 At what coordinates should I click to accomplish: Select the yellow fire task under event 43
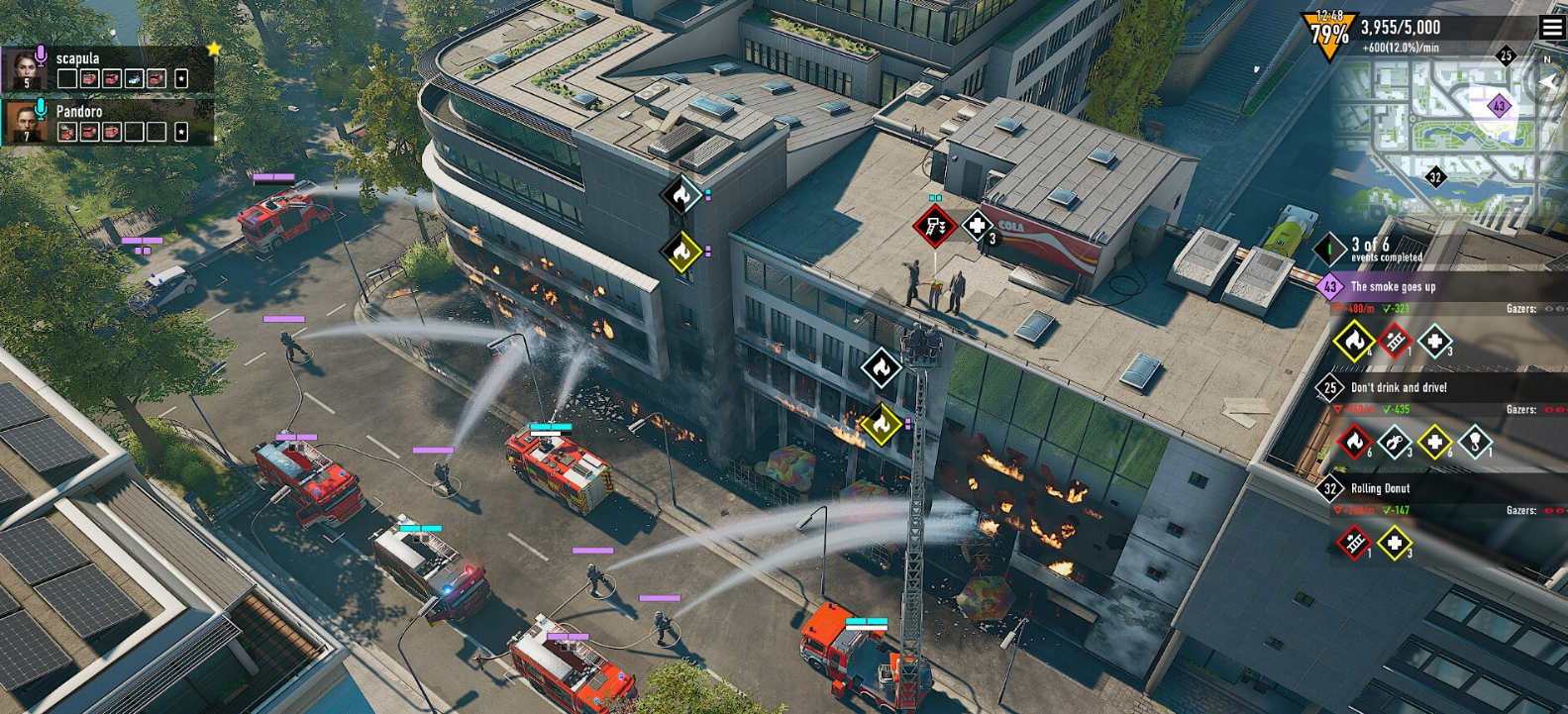pos(1353,342)
